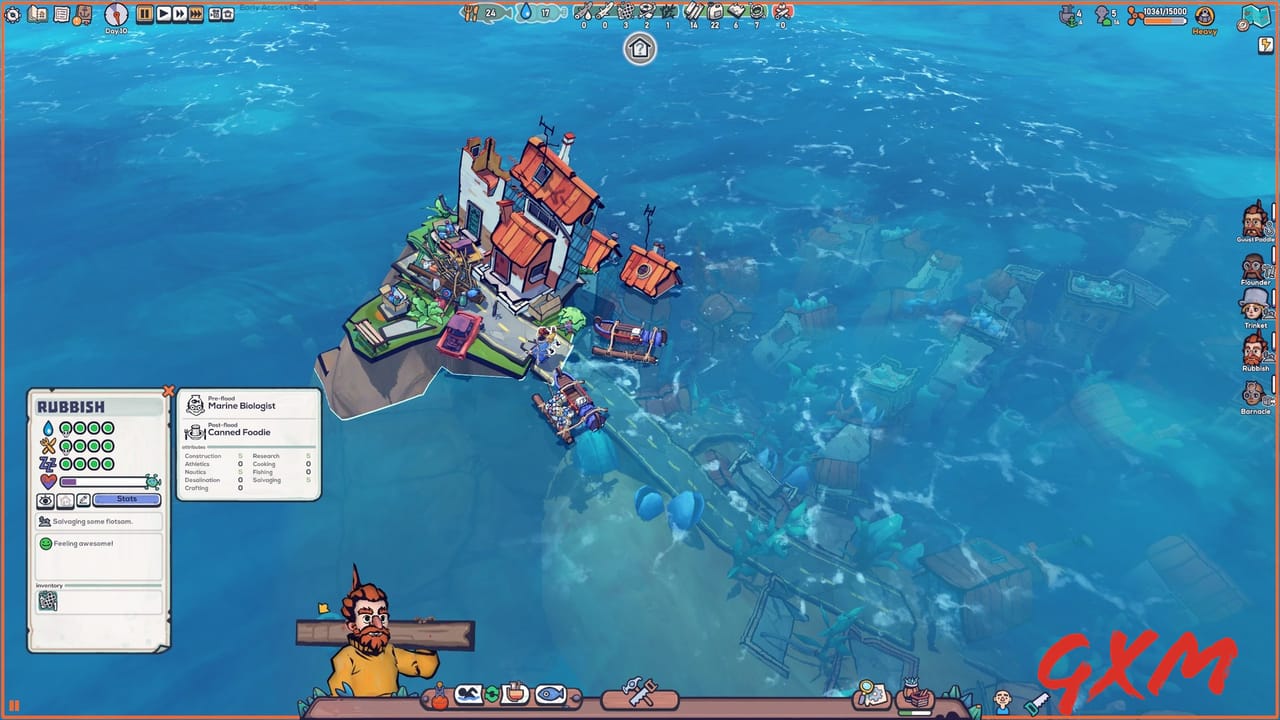
Task: Open the item slot in Rubbish's inventory
Action: click(x=46, y=601)
